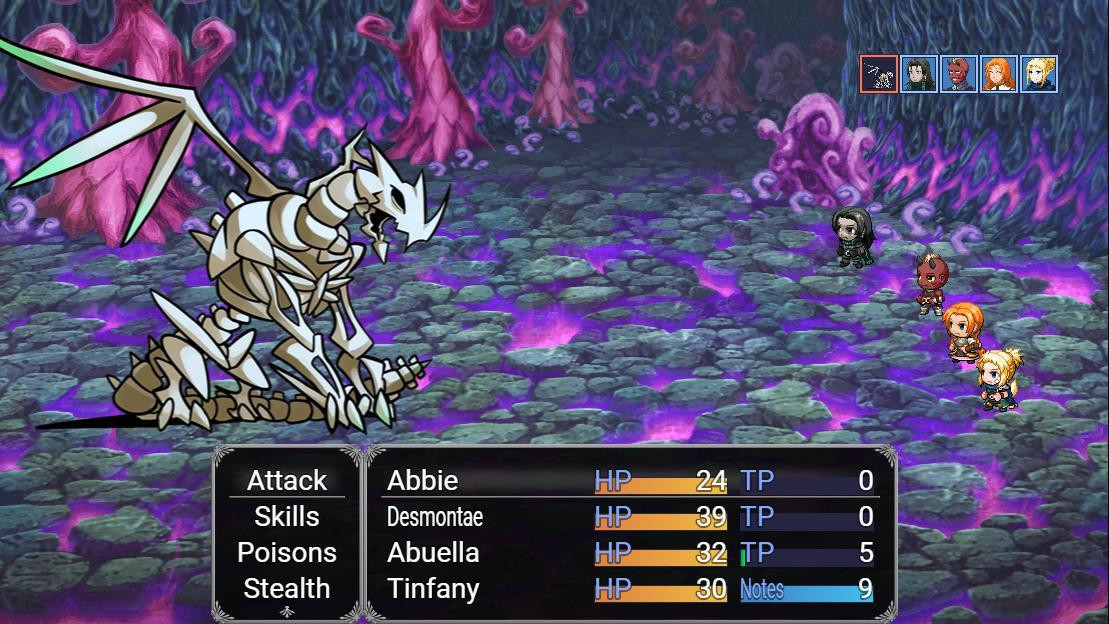Click the skeletal dragon turn-order portrait
This screenshot has width=1109, height=624.
click(879, 74)
